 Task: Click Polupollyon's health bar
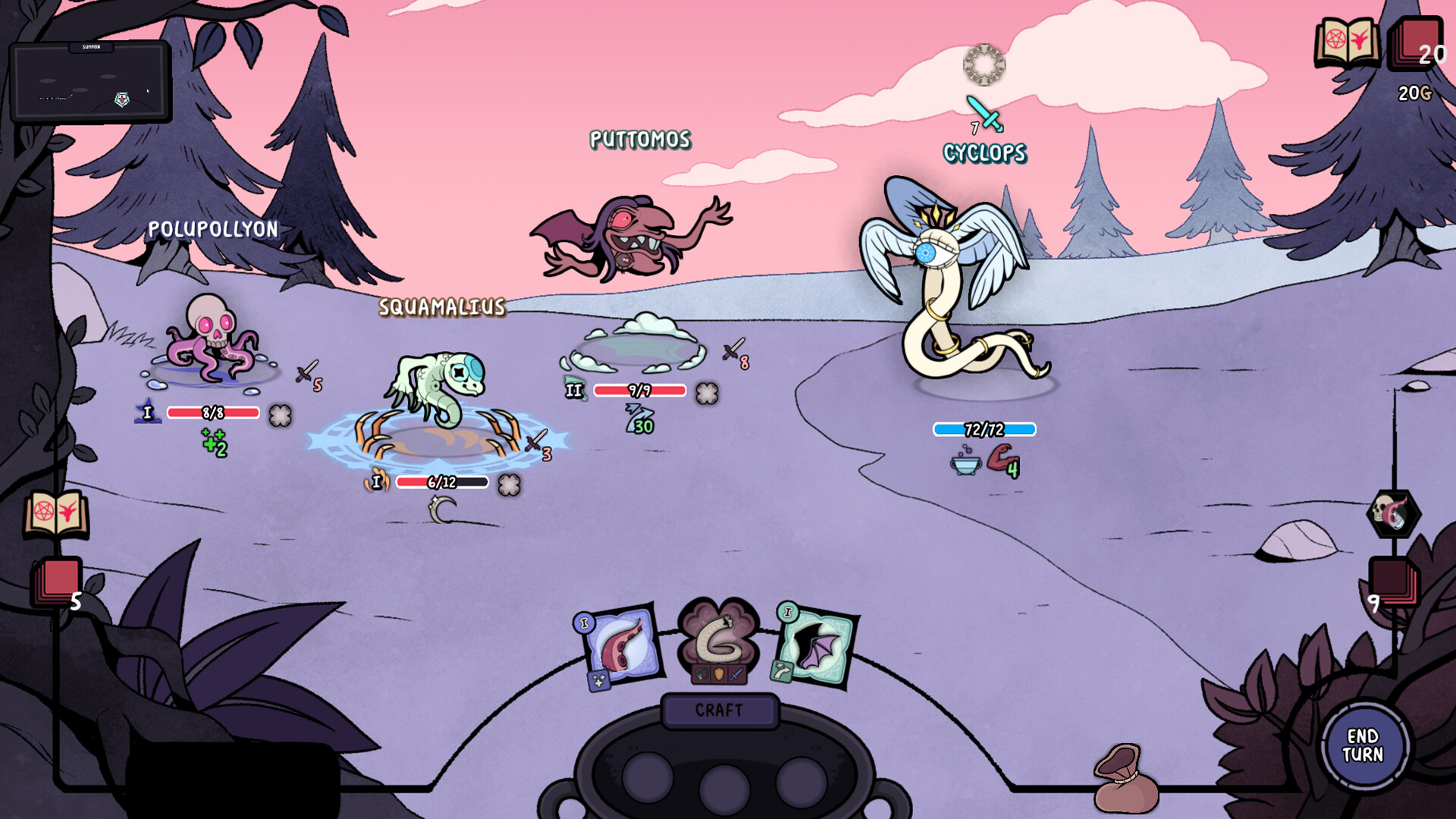[213, 411]
